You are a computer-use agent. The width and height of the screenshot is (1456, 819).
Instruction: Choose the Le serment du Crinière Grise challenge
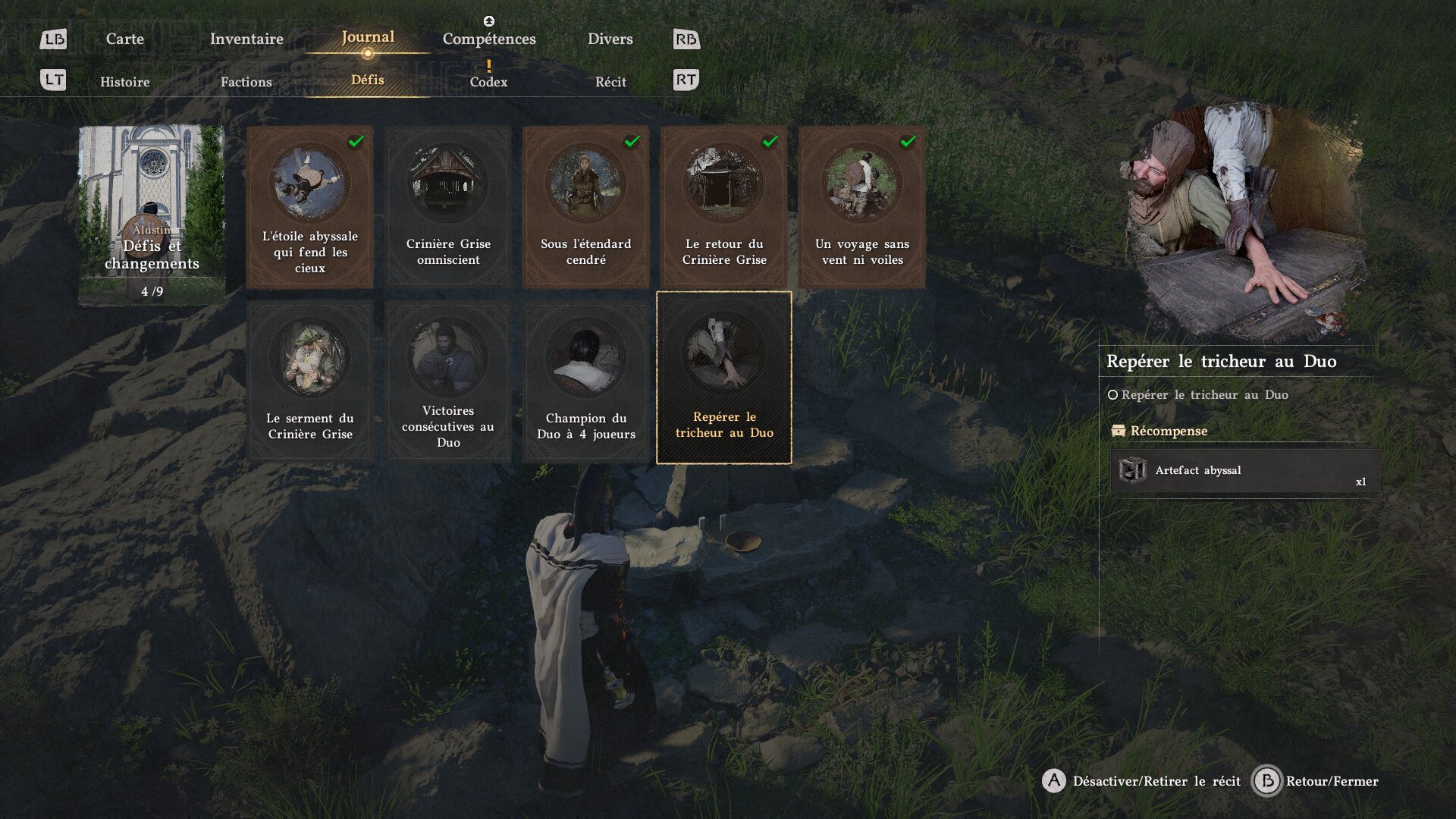pyautogui.click(x=309, y=381)
